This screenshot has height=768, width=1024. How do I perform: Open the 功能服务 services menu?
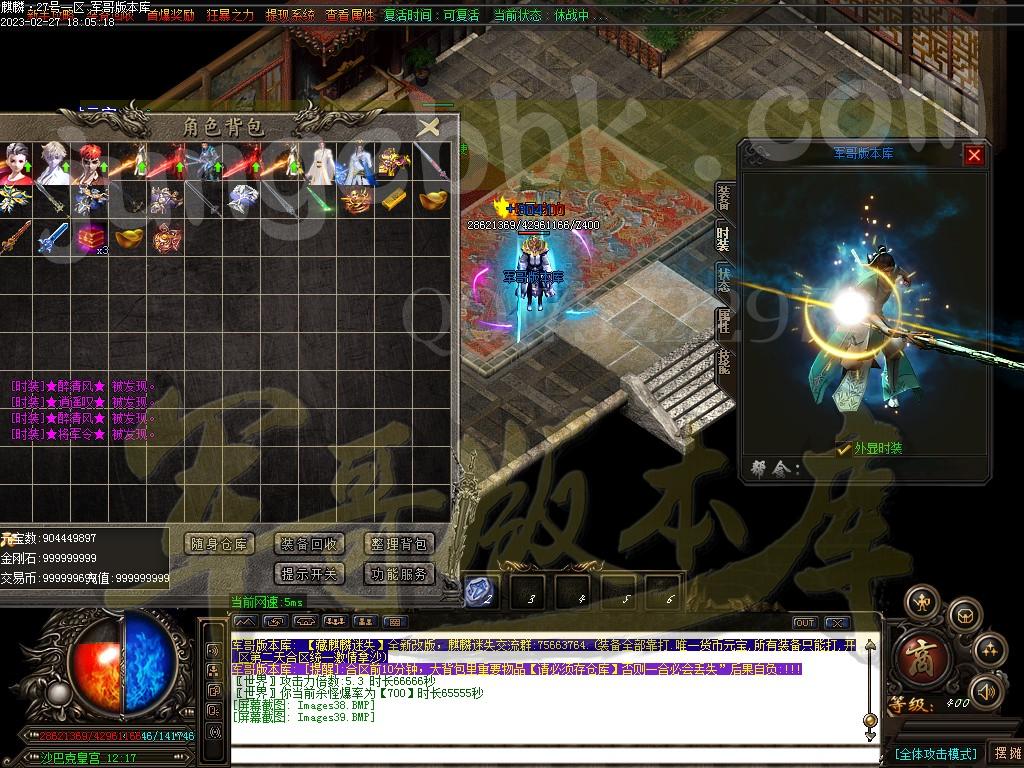[398, 574]
